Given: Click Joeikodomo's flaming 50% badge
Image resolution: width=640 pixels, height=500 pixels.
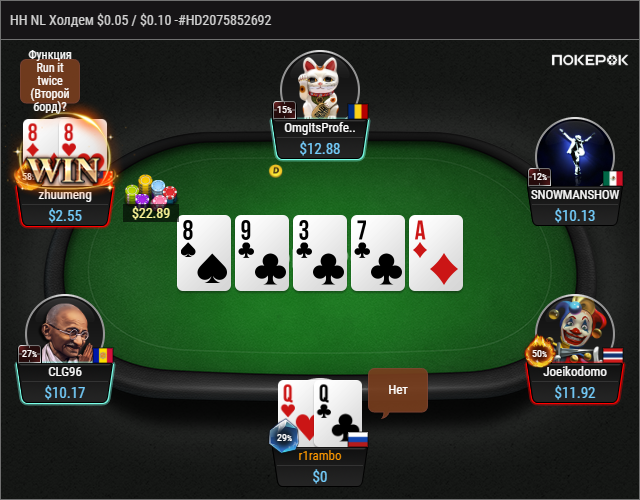Looking at the screenshot, I should 539,353.
